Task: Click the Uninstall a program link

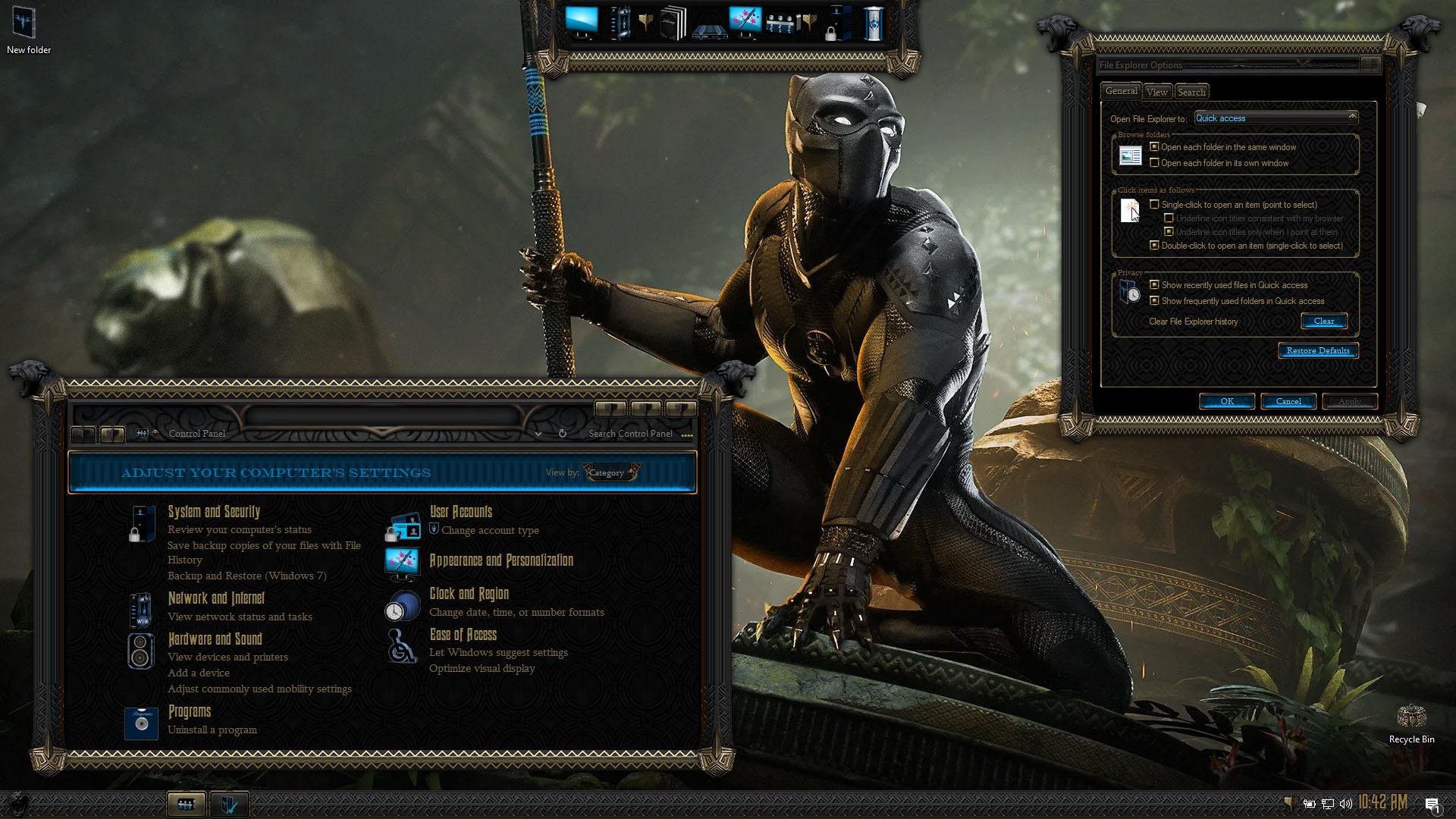Action: pos(212,730)
